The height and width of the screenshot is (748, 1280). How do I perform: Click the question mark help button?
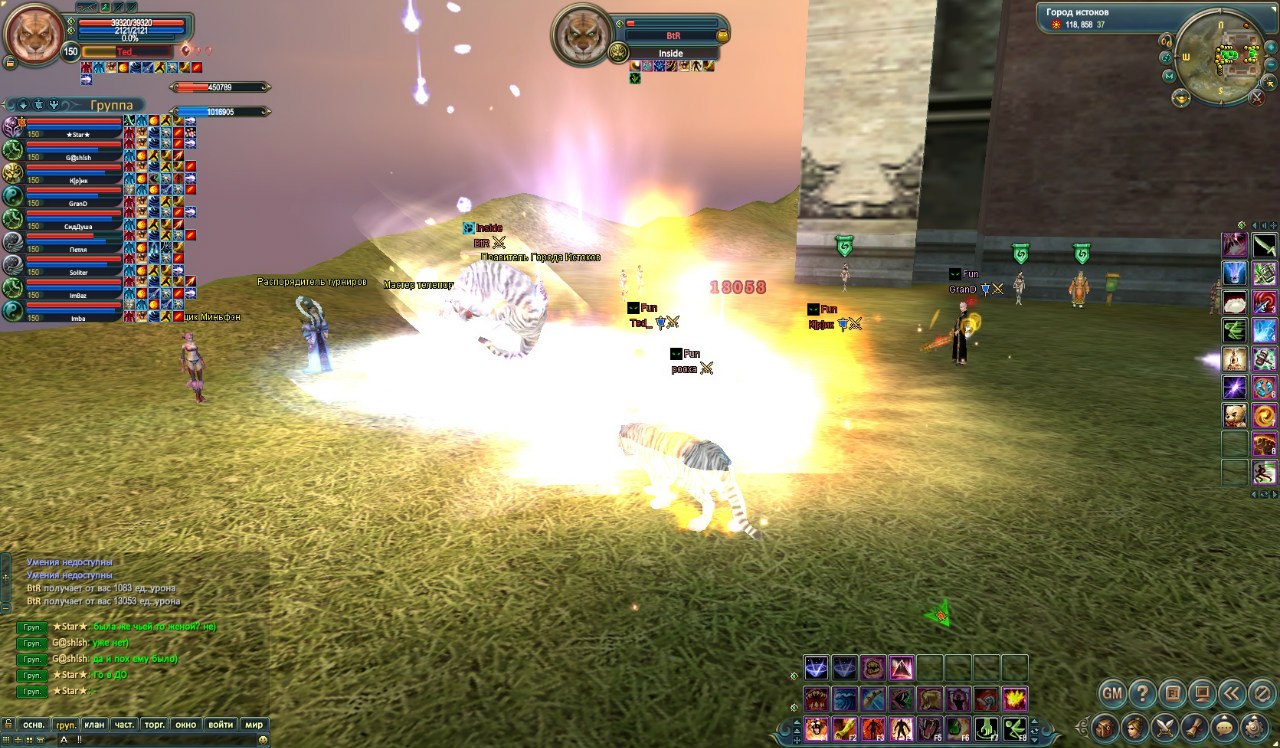[1142, 692]
